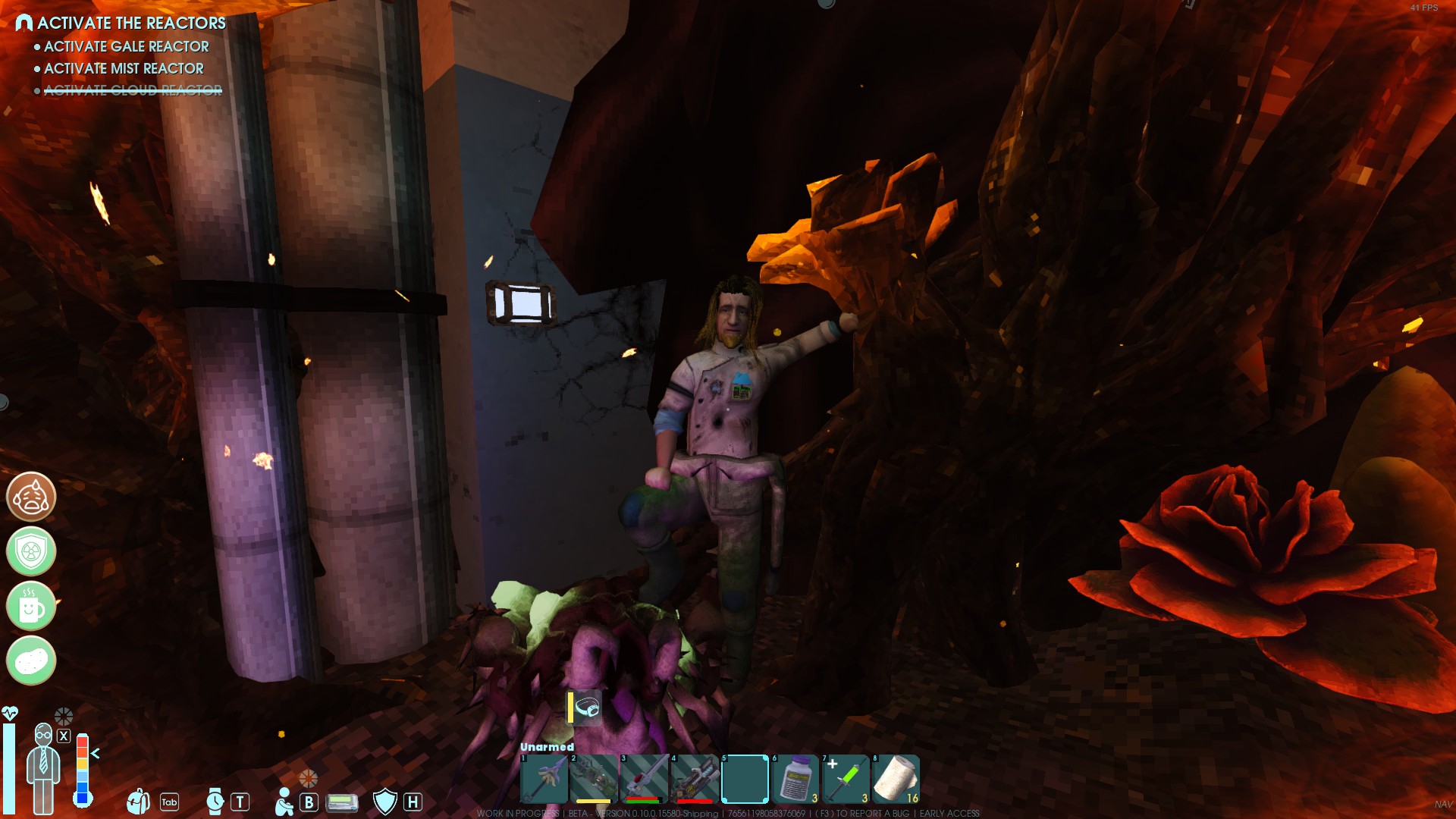
Task: Select the spear in hotbar slot 1
Action: pyautogui.click(x=544, y=778)
